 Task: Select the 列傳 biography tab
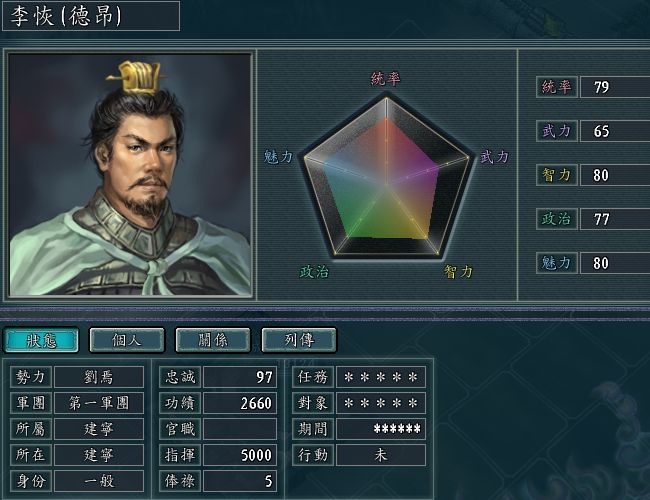[298, 340]
